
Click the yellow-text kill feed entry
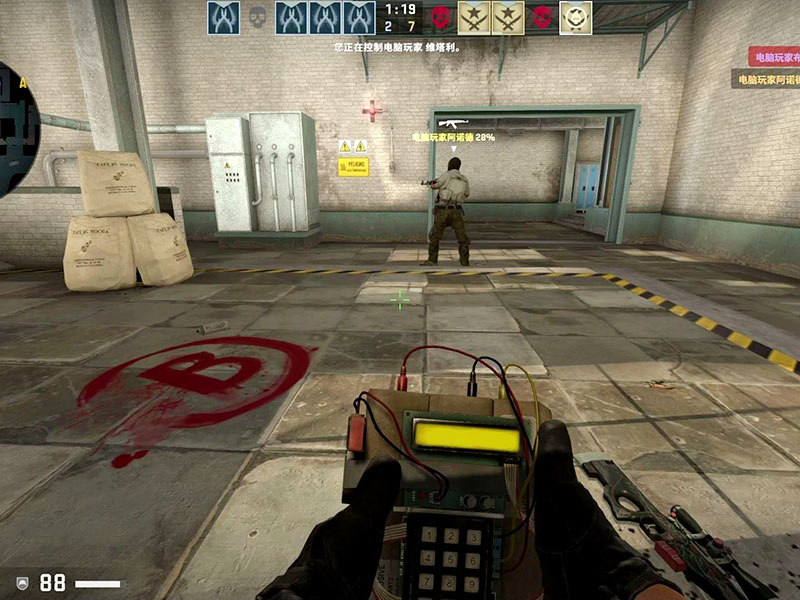pyautogui.click(x=767, y=79)
